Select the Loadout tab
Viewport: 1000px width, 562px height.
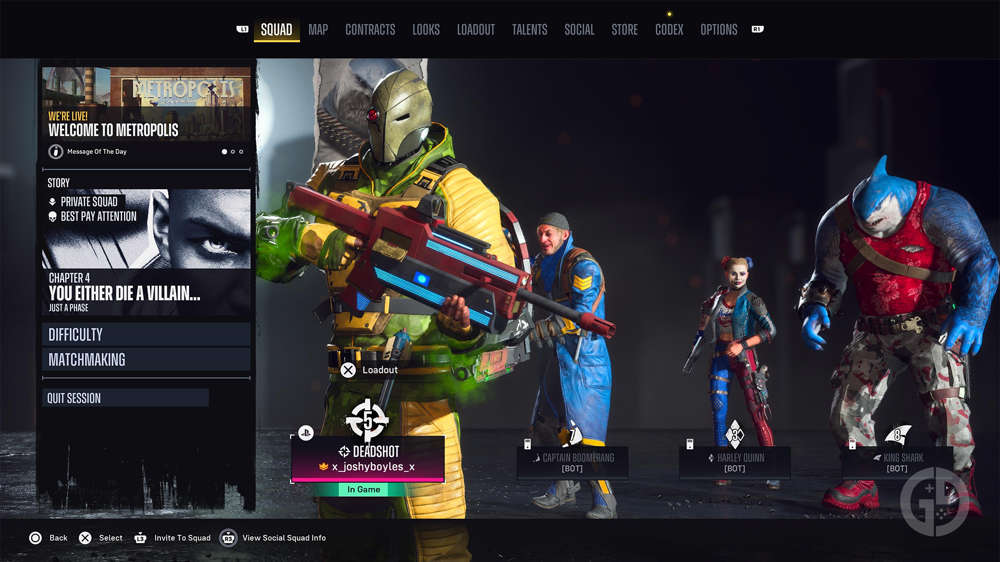click(x=476, y=30)
